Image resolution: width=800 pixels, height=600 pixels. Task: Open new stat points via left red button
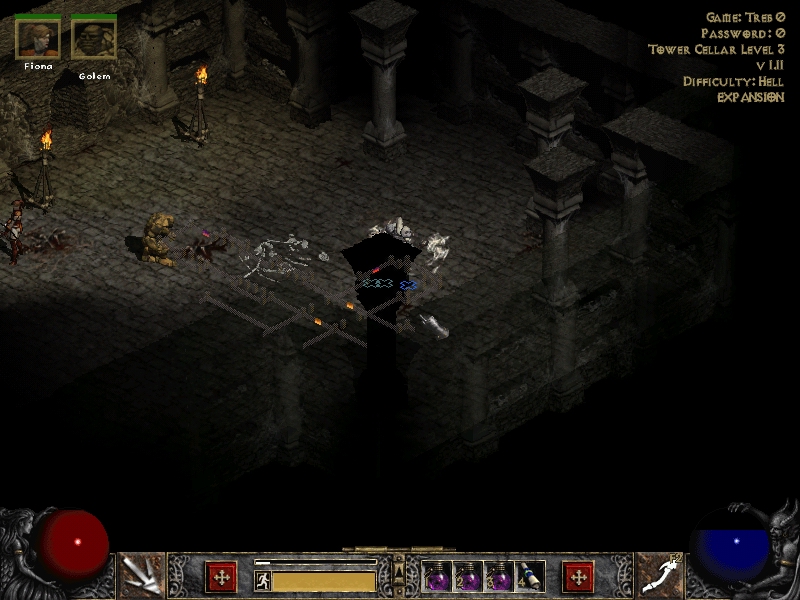[221, 577]
